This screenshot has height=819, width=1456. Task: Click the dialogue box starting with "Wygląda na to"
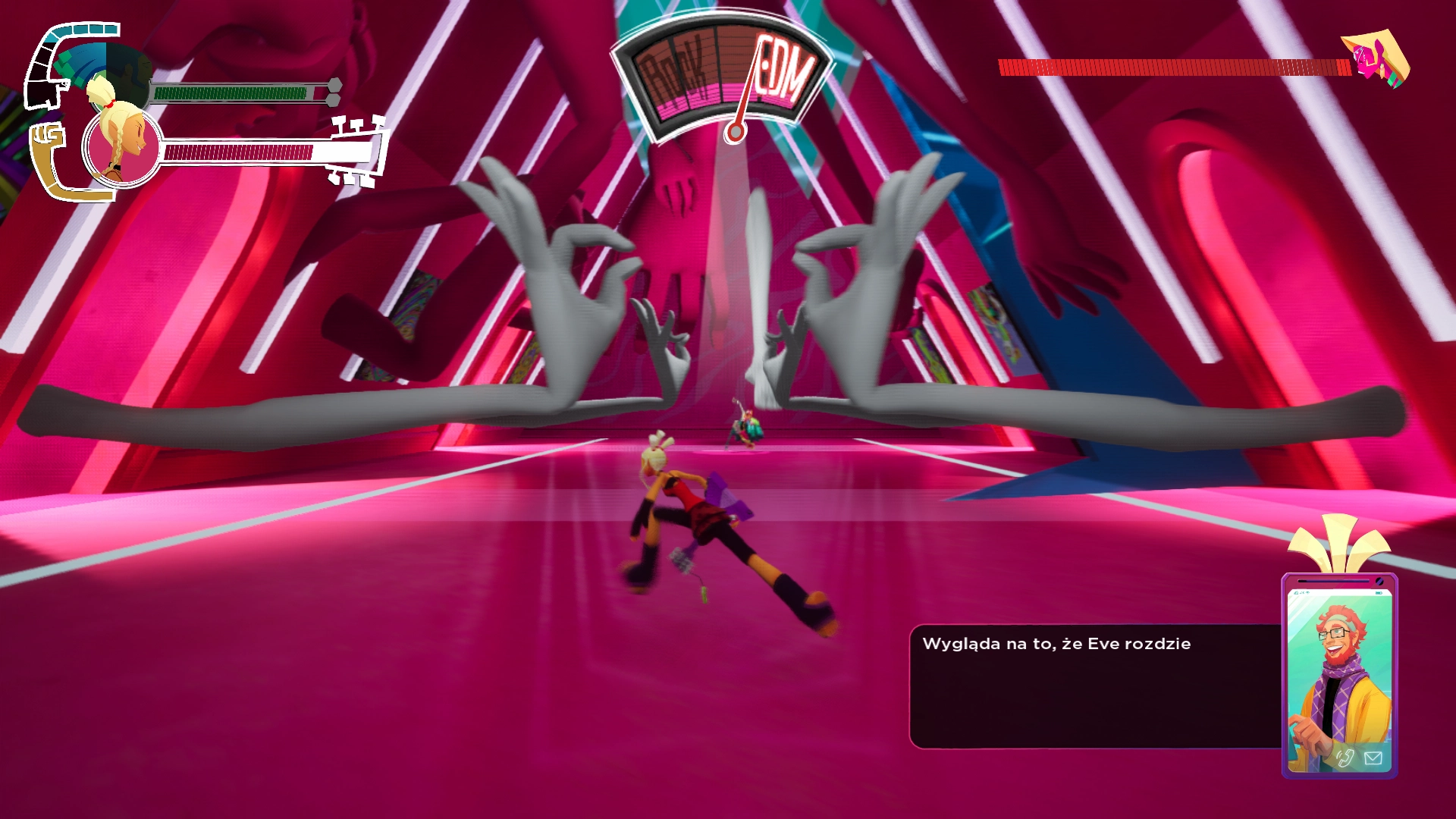click(x=1094, y=686)
